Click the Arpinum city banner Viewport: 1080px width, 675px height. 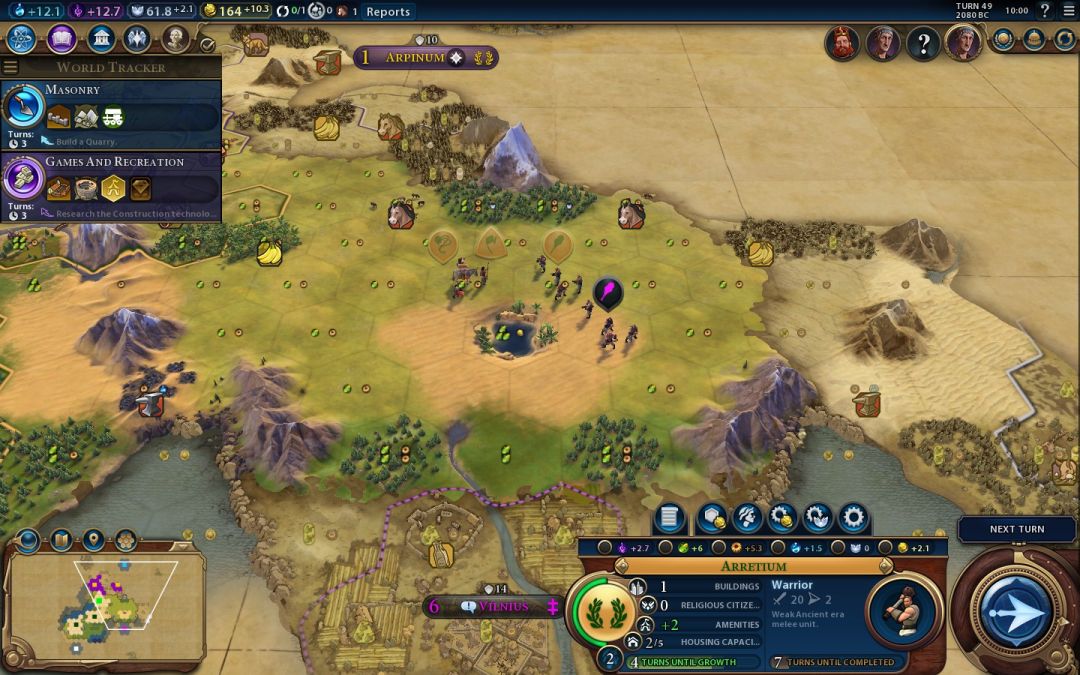(x=425, y=57)
